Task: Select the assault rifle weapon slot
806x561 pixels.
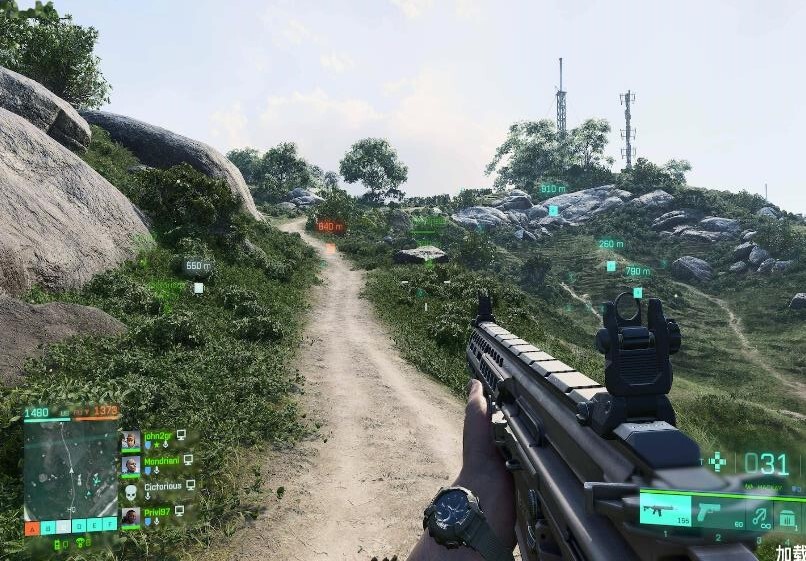Action: click(664, 509)
